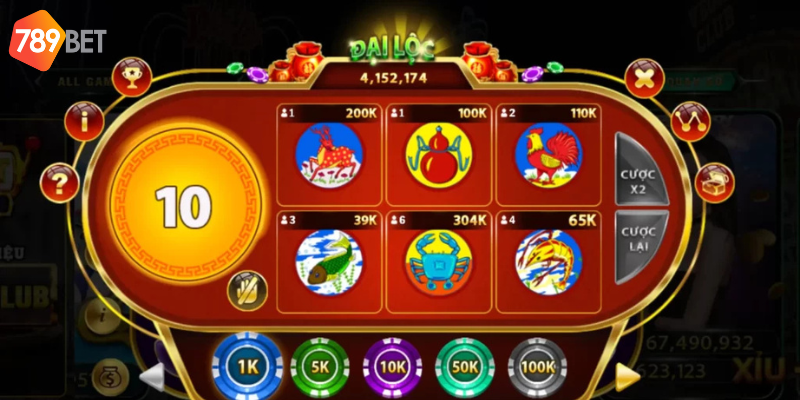
Task: Select the green 5K chip
Action: [319, 367]
